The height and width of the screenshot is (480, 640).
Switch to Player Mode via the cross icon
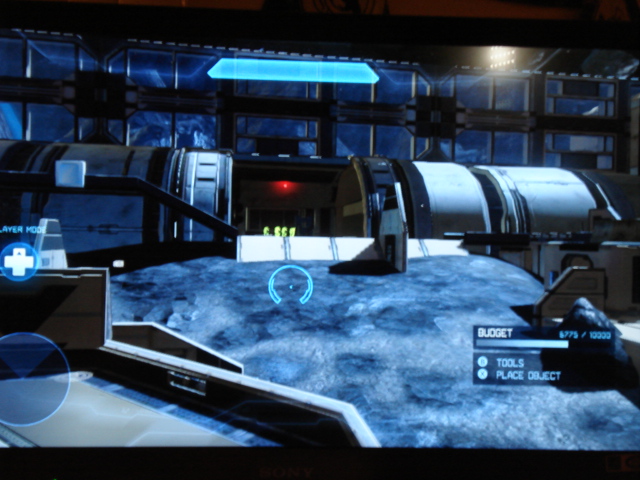pyautogui.click(x=18, y=262)
